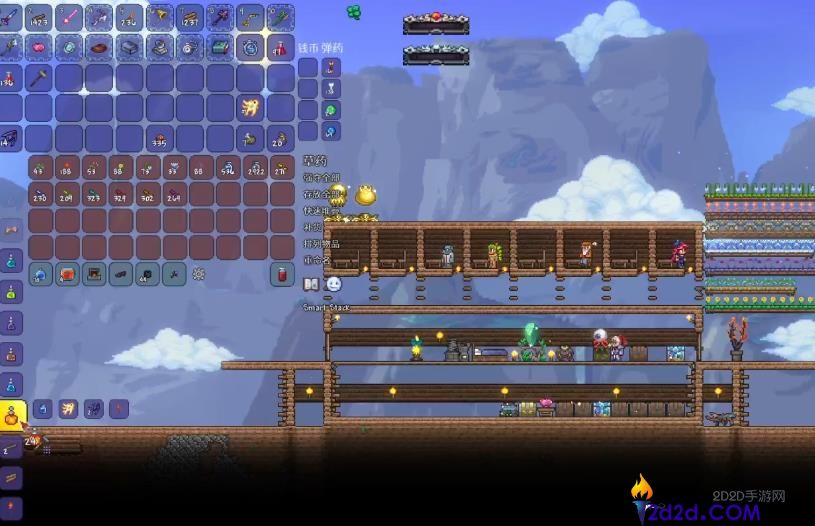Select the mushroom stack of 335
The width and height of the screenshot is (815, 526).
[x=159, y=139]
